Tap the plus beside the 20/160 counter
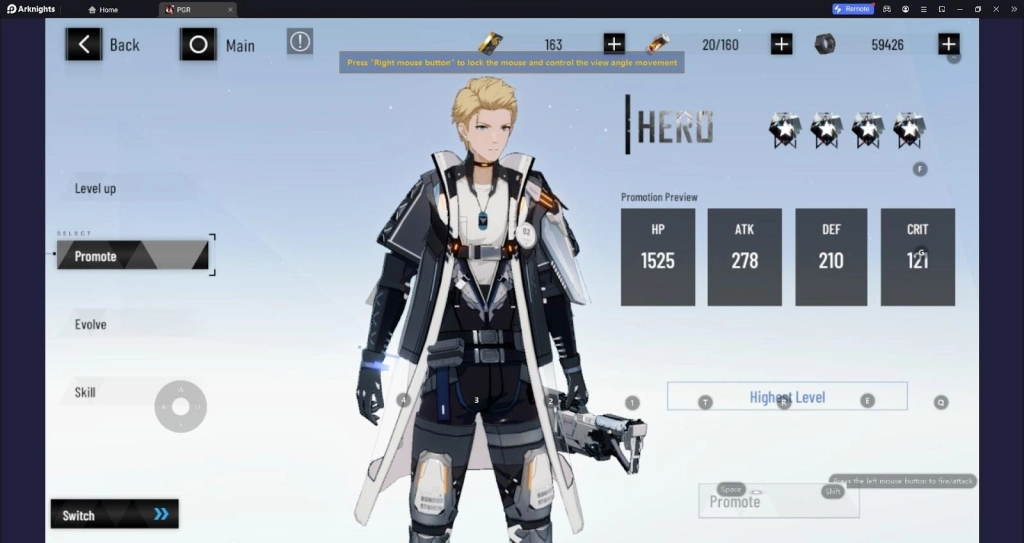 (782, 44)
